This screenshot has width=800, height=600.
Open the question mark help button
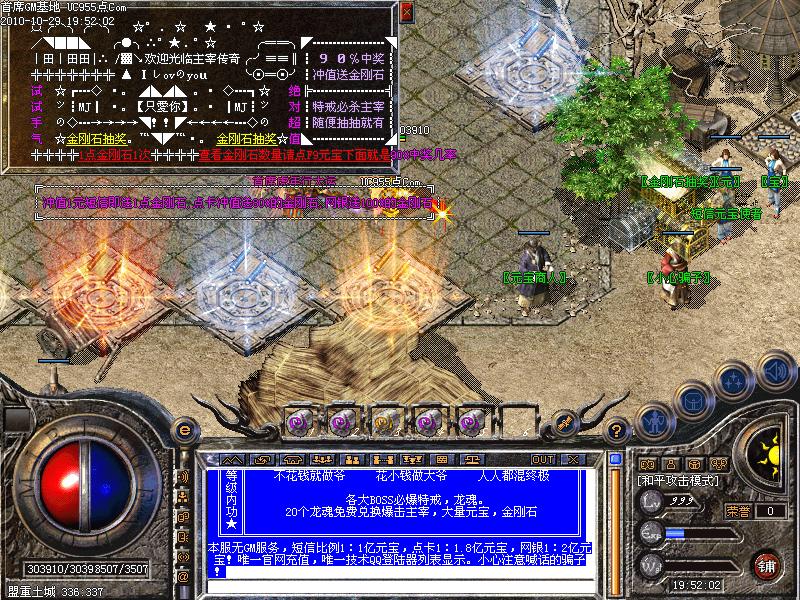pos(617,429)
